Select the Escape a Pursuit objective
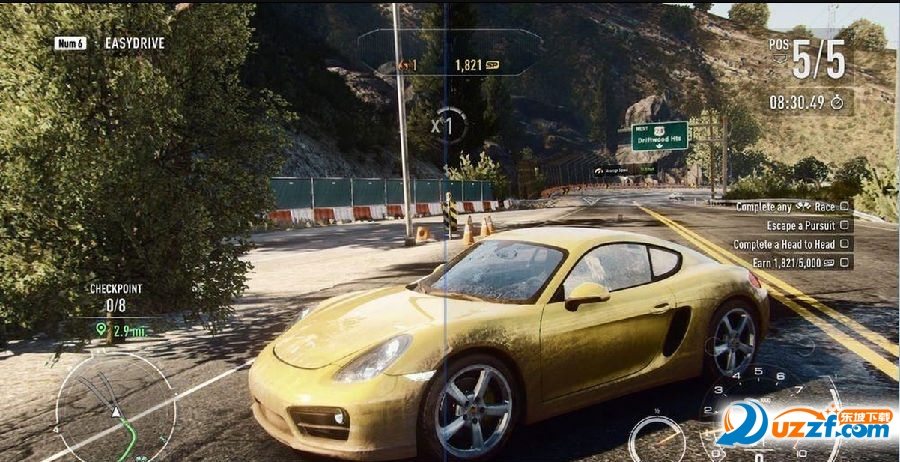This screenshot has height=462, width=900. coord(802,225)
